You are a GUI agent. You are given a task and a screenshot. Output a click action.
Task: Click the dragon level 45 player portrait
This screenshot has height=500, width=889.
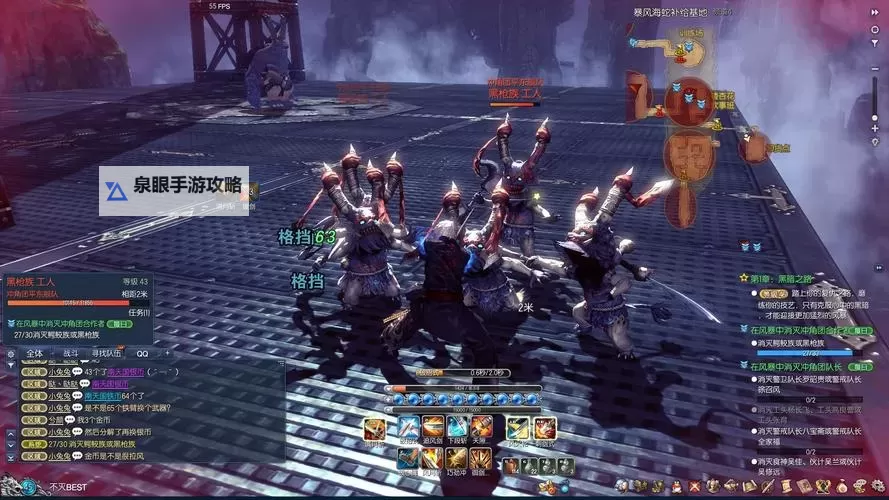(14, 484)
